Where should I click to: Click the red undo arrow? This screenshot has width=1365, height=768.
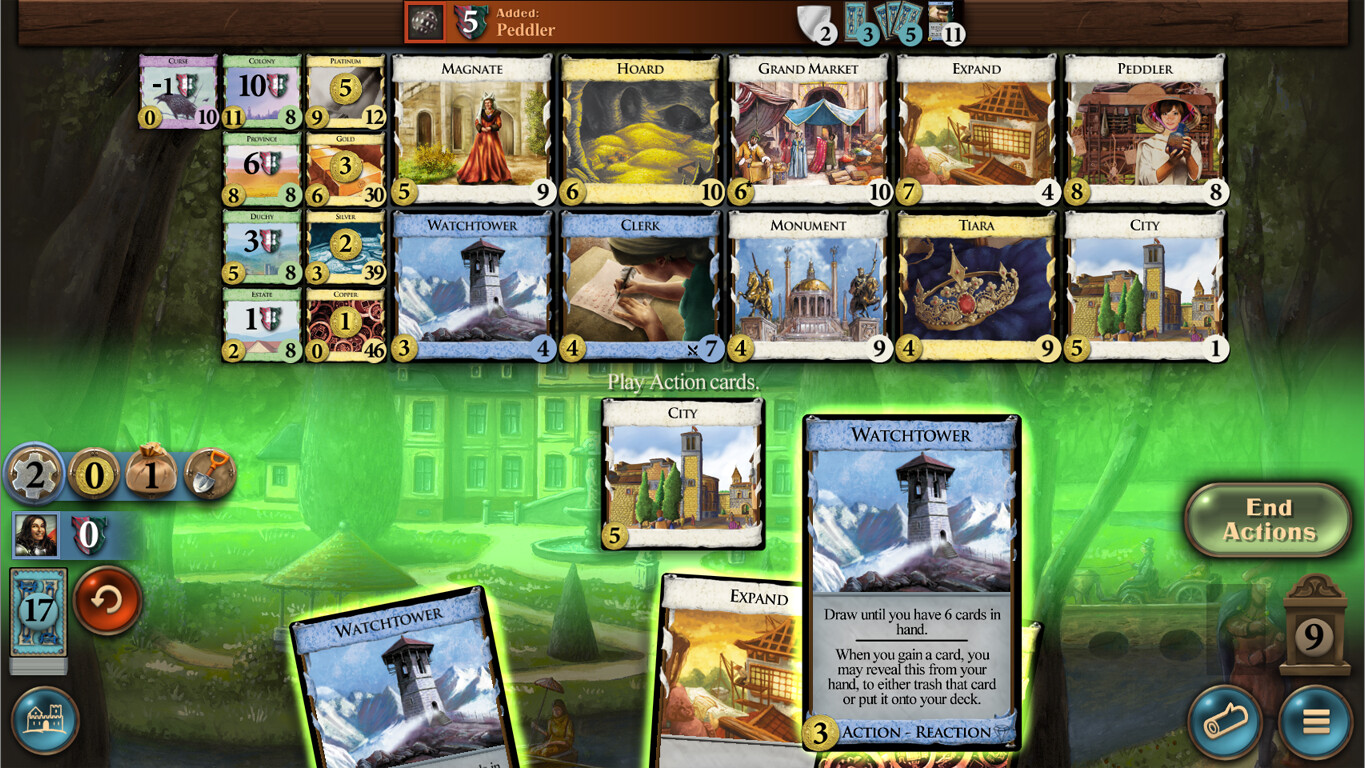tap(107, 604)
